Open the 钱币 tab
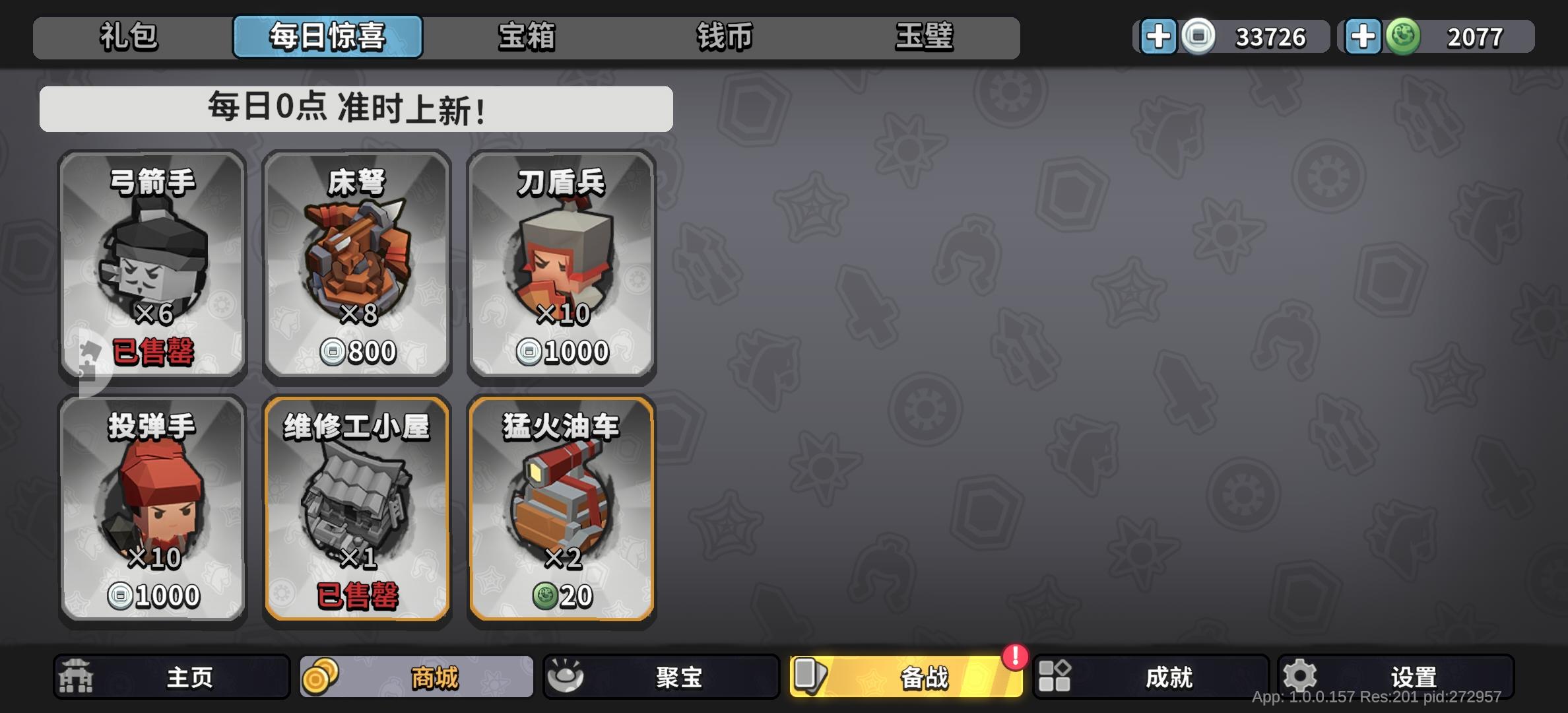The height and width of the screenshot is (713, 1568). [725, 37]
